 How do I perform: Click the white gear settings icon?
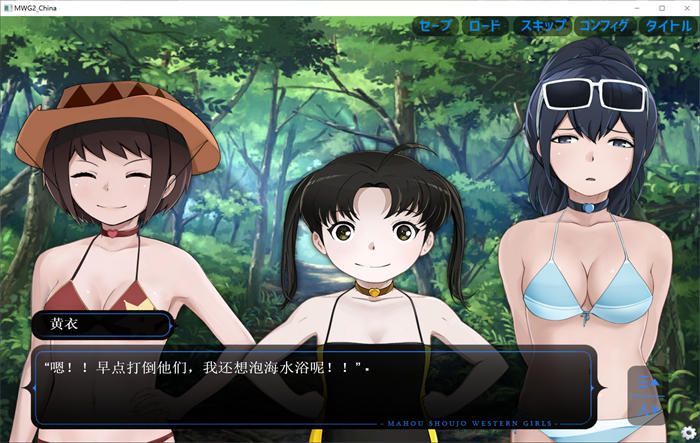tap(687, 431)
